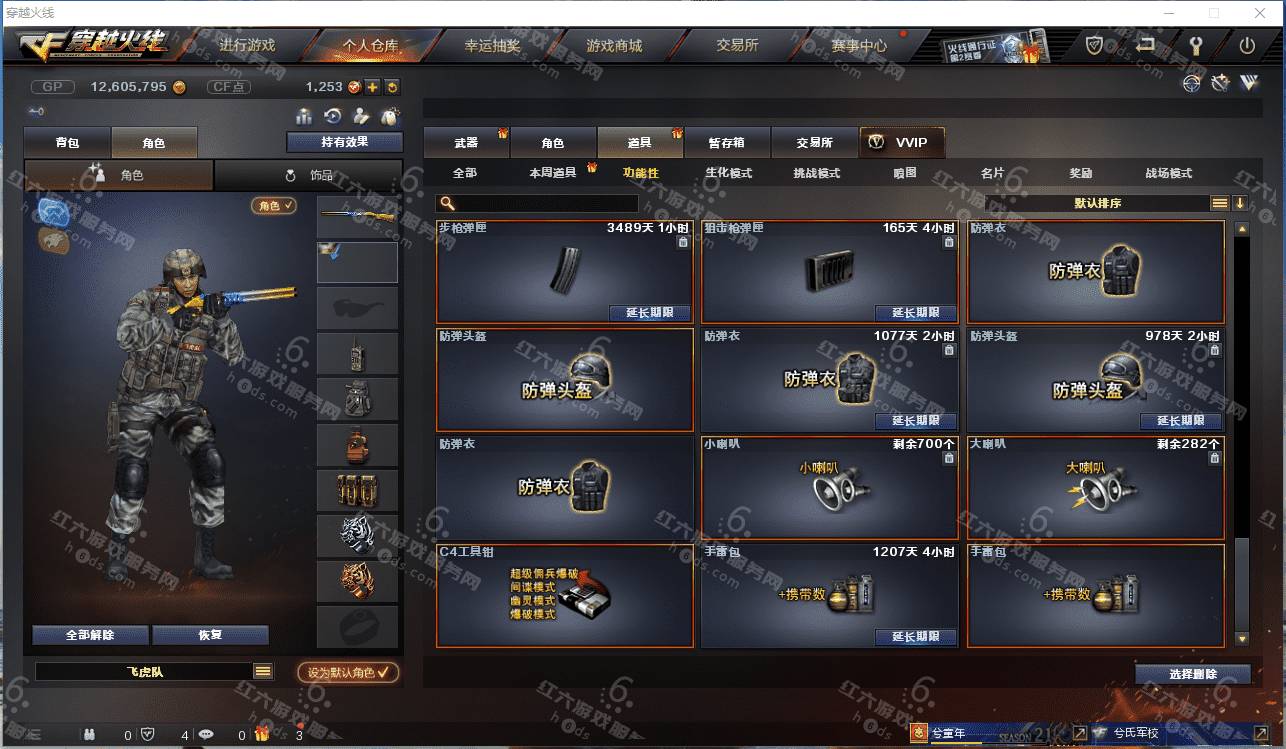Open the 游戏商城 shop menu

coord(614,46)
